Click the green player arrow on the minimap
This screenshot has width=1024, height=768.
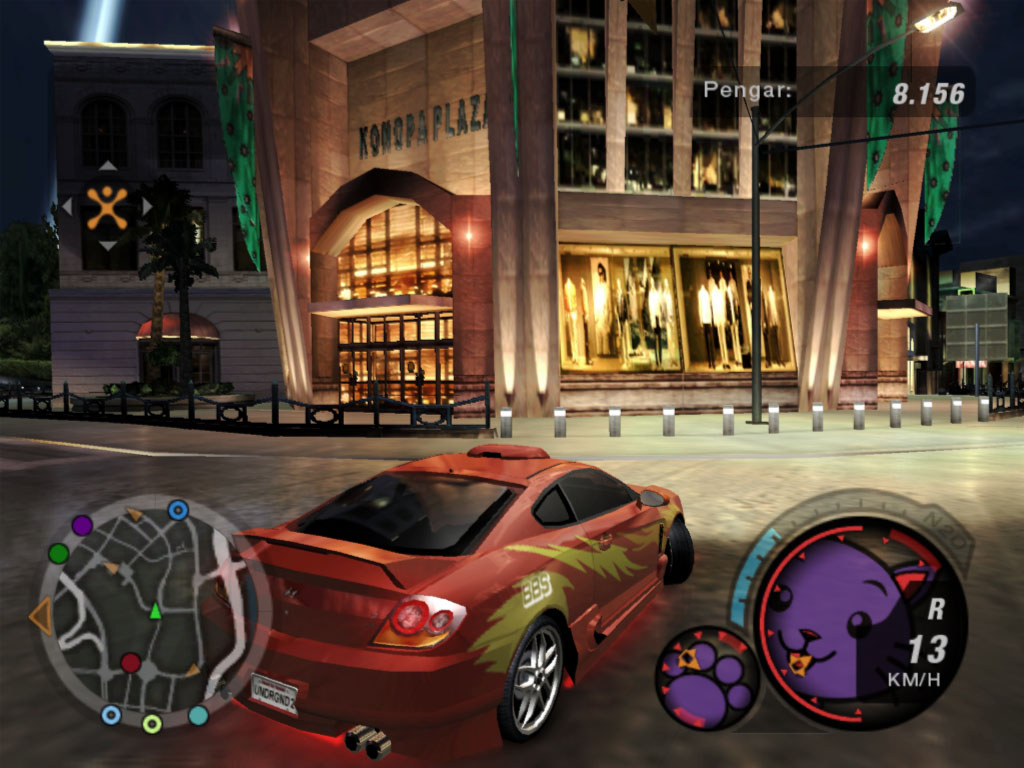coord(155,610)
